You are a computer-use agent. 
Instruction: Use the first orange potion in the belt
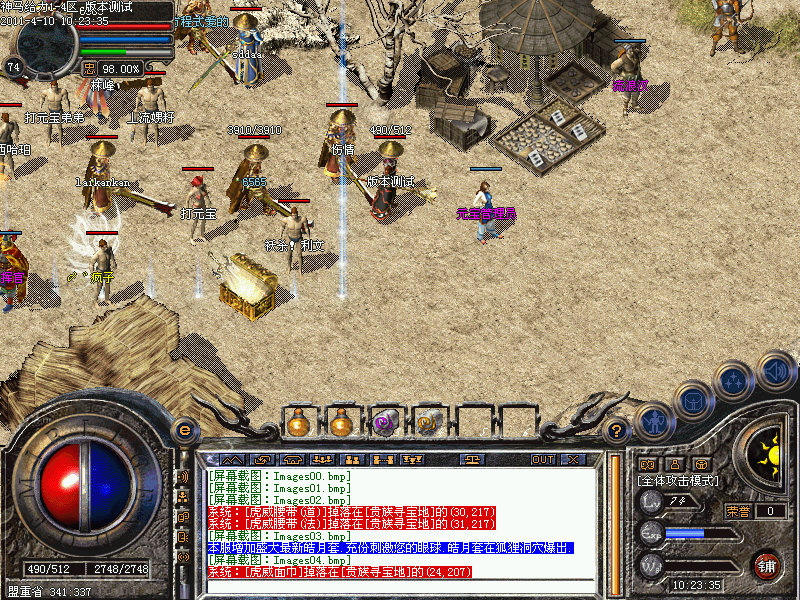tap(298, 423)
